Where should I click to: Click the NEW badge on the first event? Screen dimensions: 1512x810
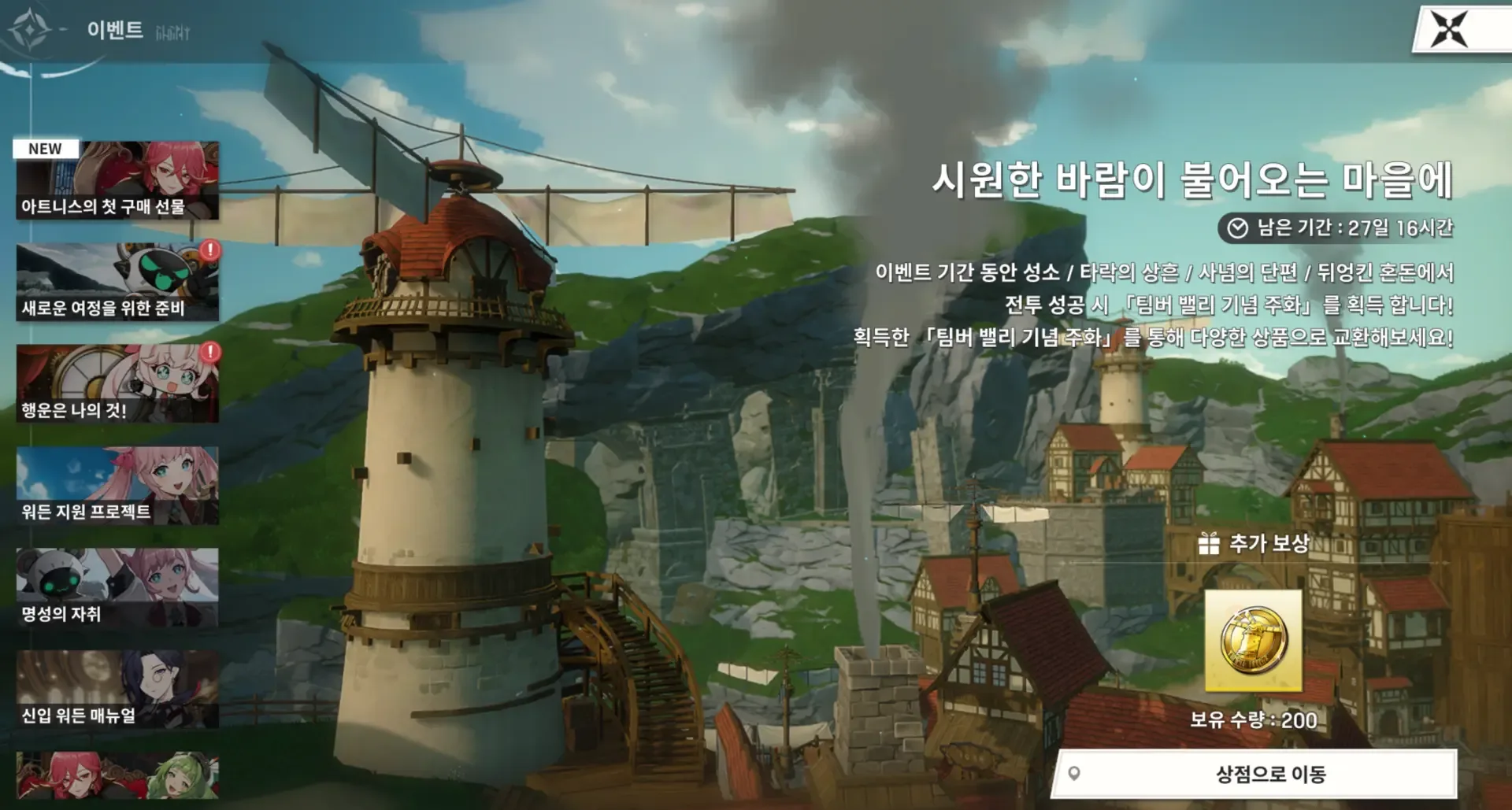(x=45, y=147)
